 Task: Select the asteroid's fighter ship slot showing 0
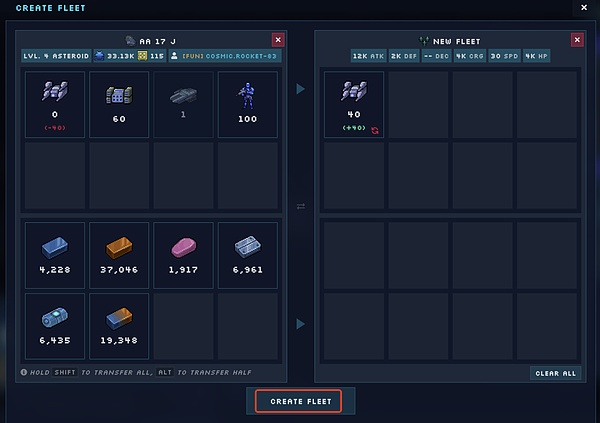pyautogui.click(x=55, y=104)
